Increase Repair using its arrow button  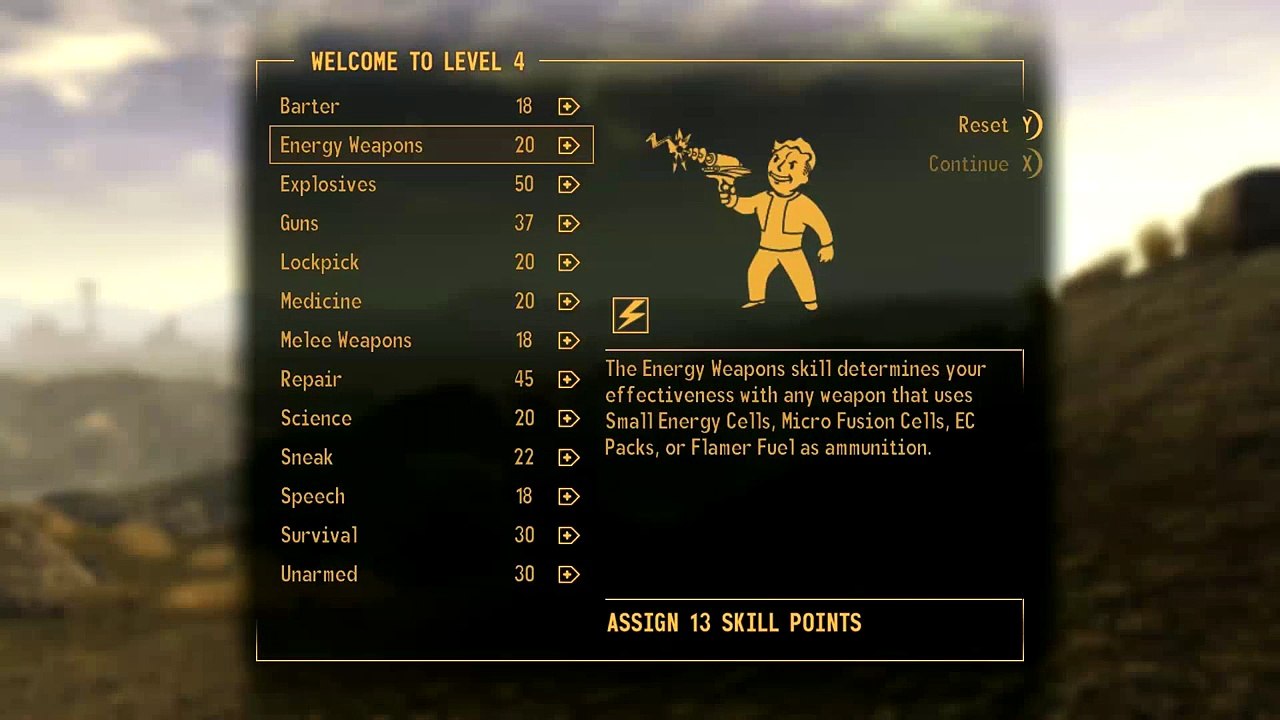point(569,379)
